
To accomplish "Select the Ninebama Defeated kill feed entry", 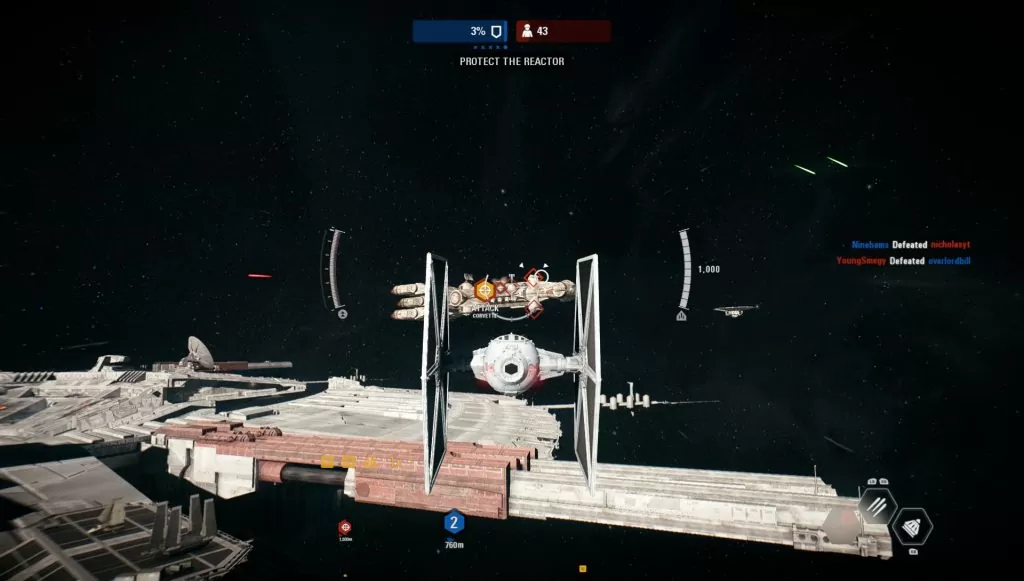I will tap(910, 245).
